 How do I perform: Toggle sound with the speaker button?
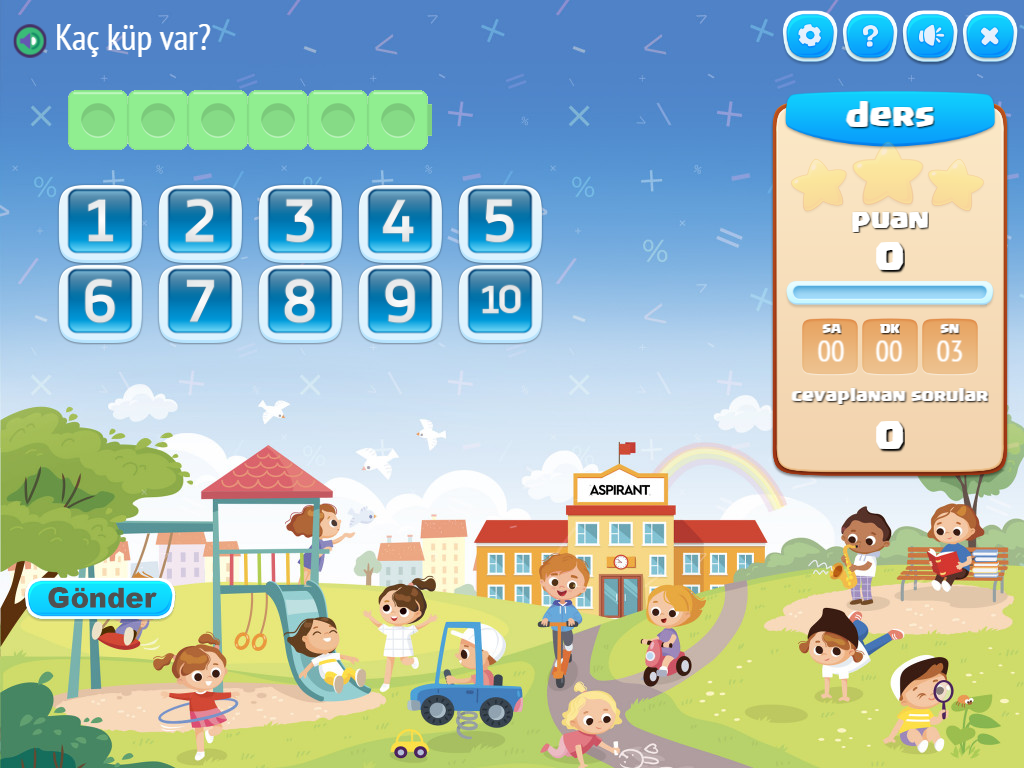[930, 37]
